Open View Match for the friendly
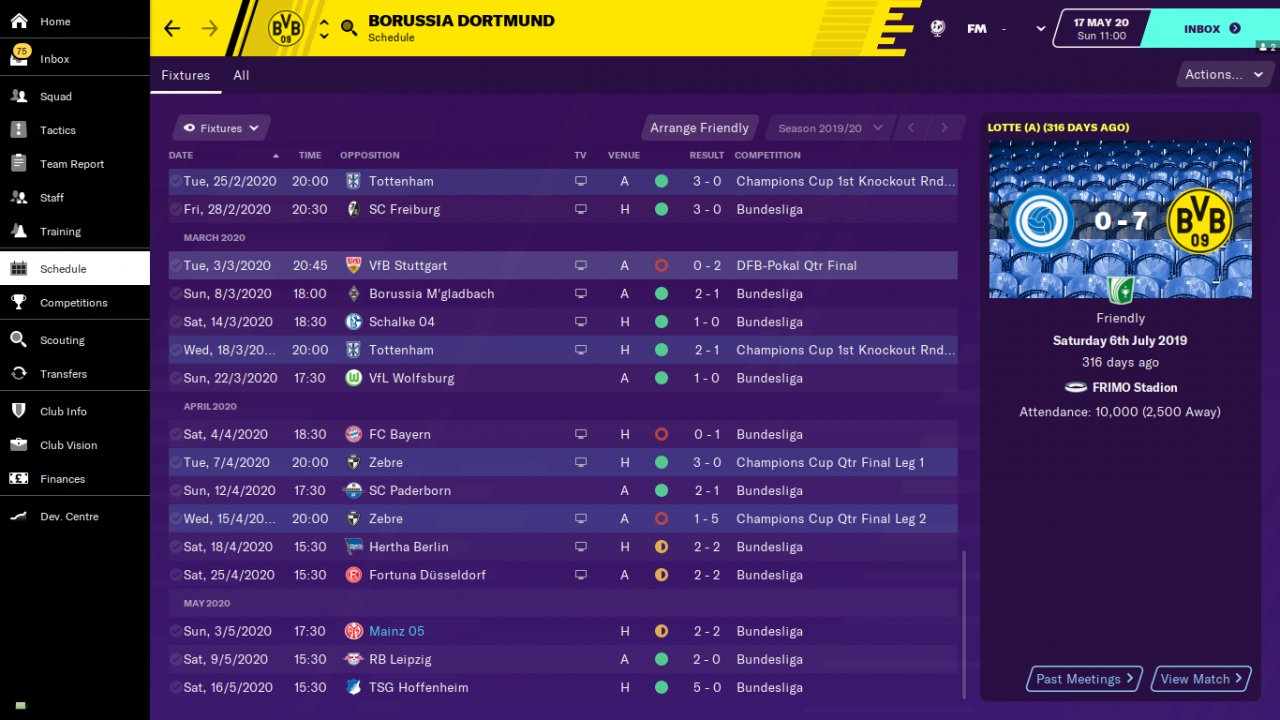 (x=1201, y=679)
